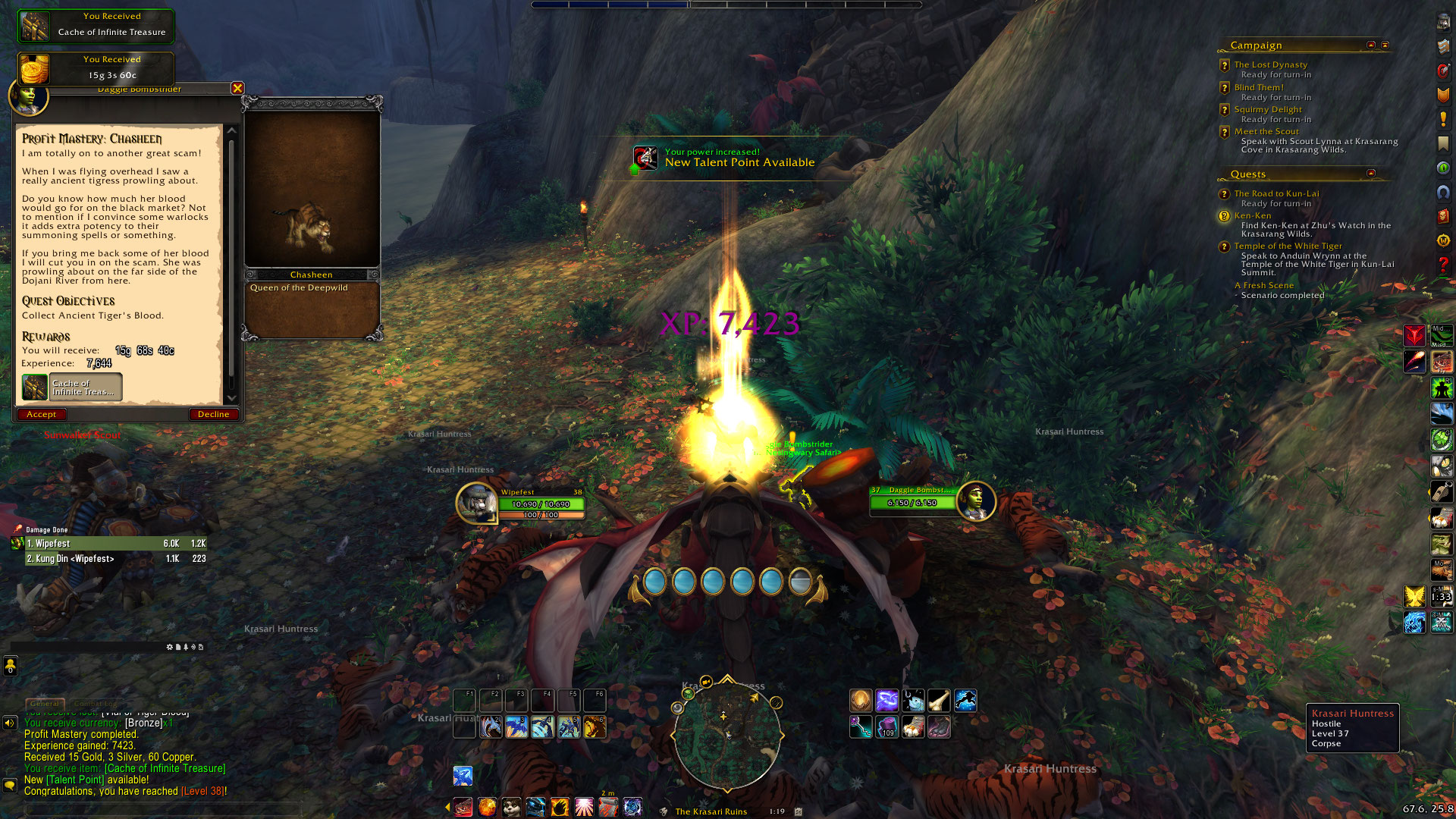1456x819 pixels.
Task: Click the circular minimap
Action: [727, 734]
